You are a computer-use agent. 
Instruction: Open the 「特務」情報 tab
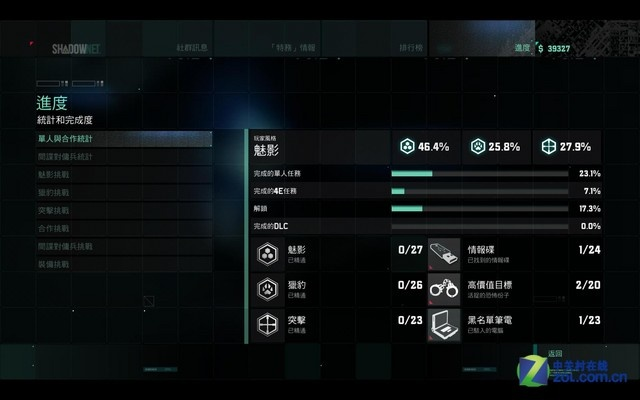coord(293,47)
